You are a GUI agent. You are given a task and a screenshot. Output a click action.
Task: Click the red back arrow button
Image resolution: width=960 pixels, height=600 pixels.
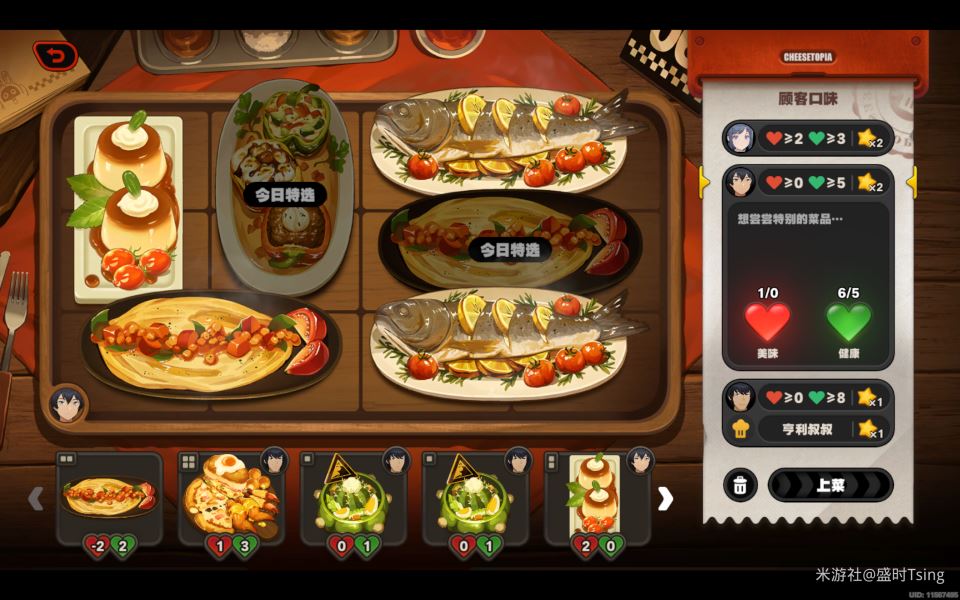click(56, 56)
